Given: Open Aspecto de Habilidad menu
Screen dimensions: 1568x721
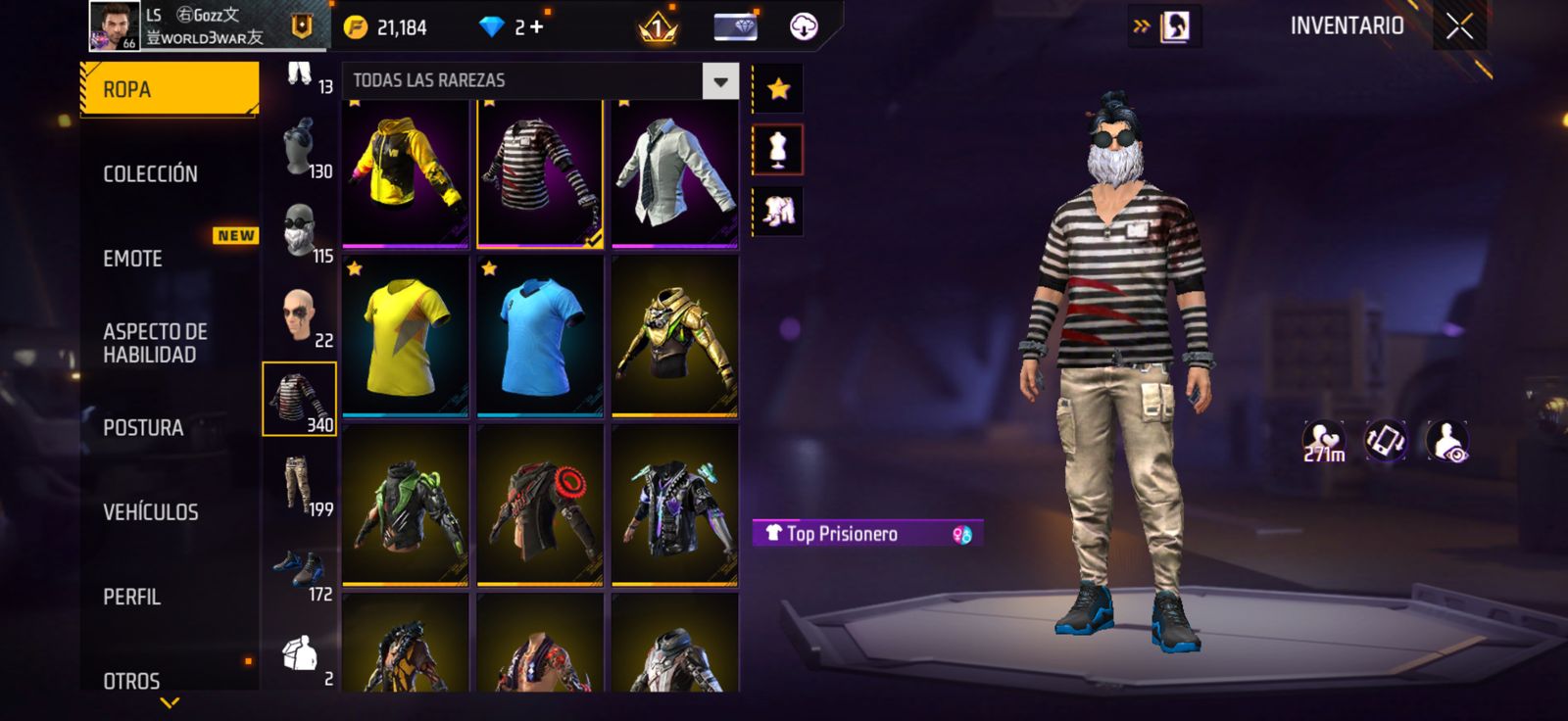Looking at the screenshot, I should pyautogui.click(x=155, y=343).
